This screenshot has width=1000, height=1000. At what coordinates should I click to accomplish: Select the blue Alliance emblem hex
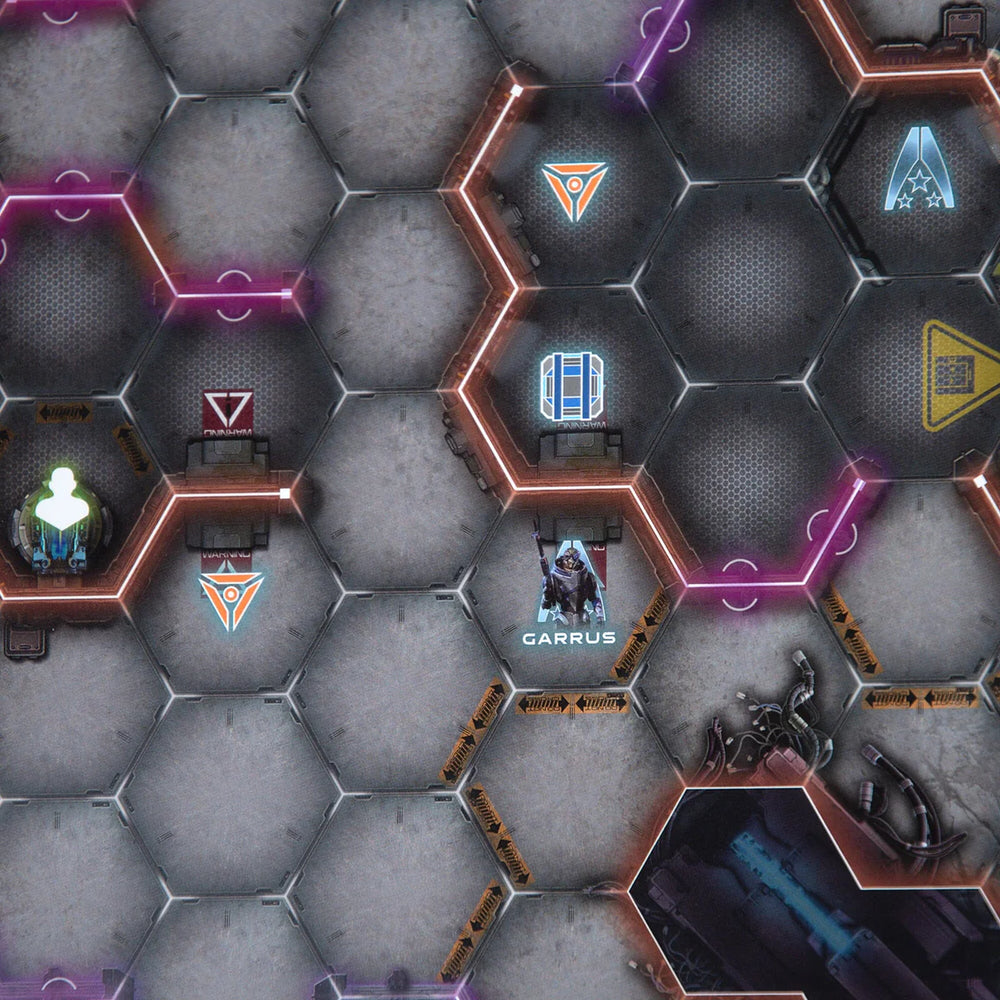point(917,170)
